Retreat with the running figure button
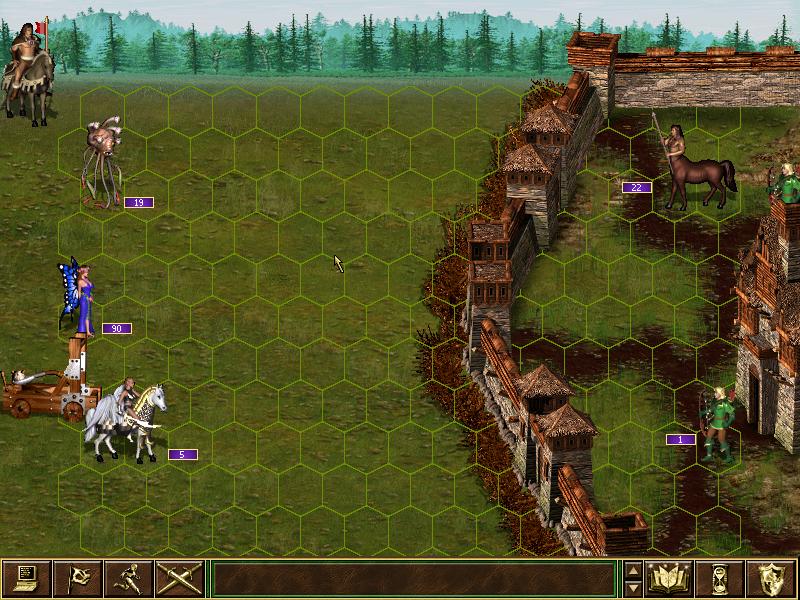The height and width of the screenshot is (600, 800). (129, 578)
